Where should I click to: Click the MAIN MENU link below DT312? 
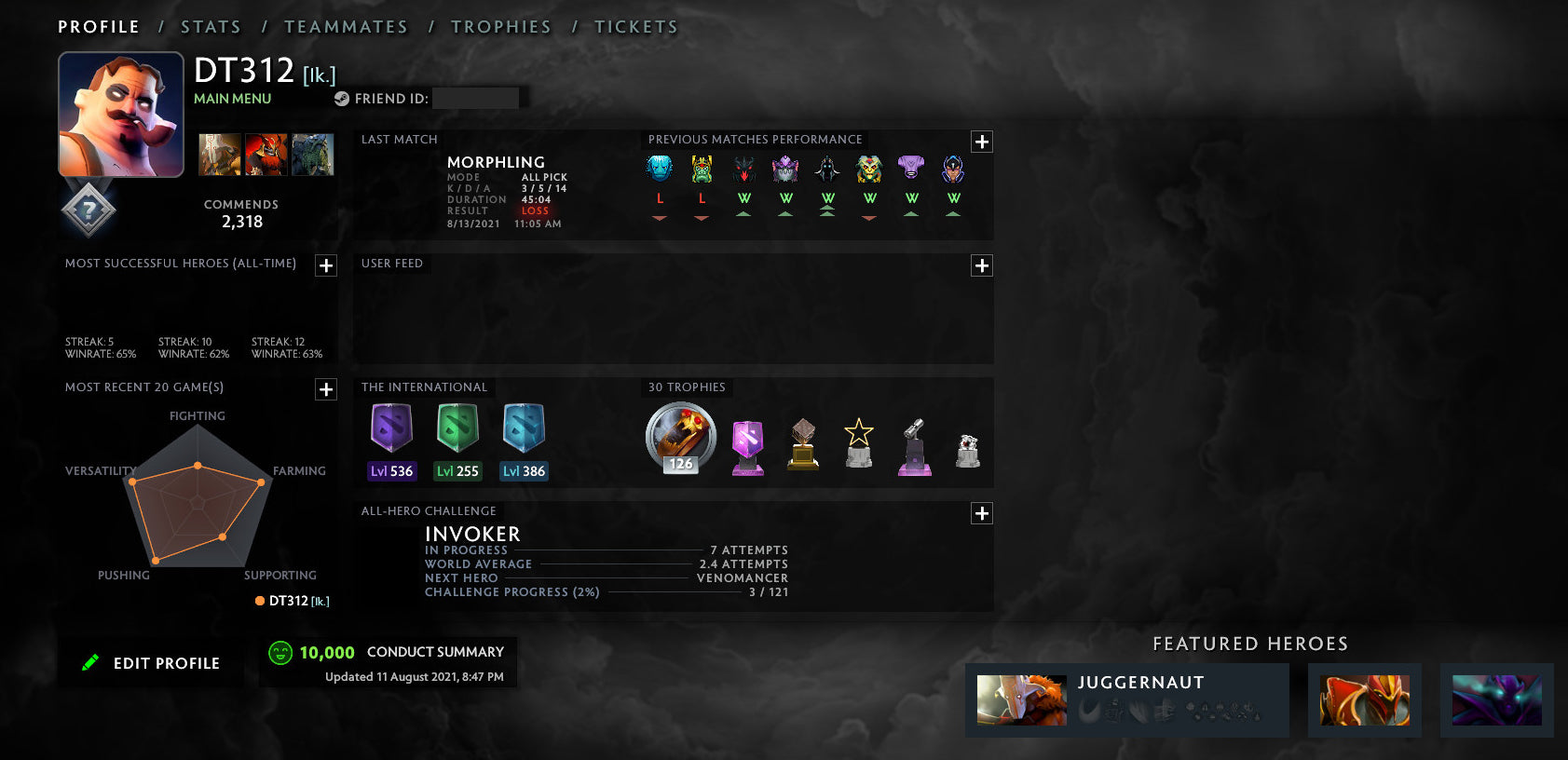pyautogui.click(x=231, y=99)
